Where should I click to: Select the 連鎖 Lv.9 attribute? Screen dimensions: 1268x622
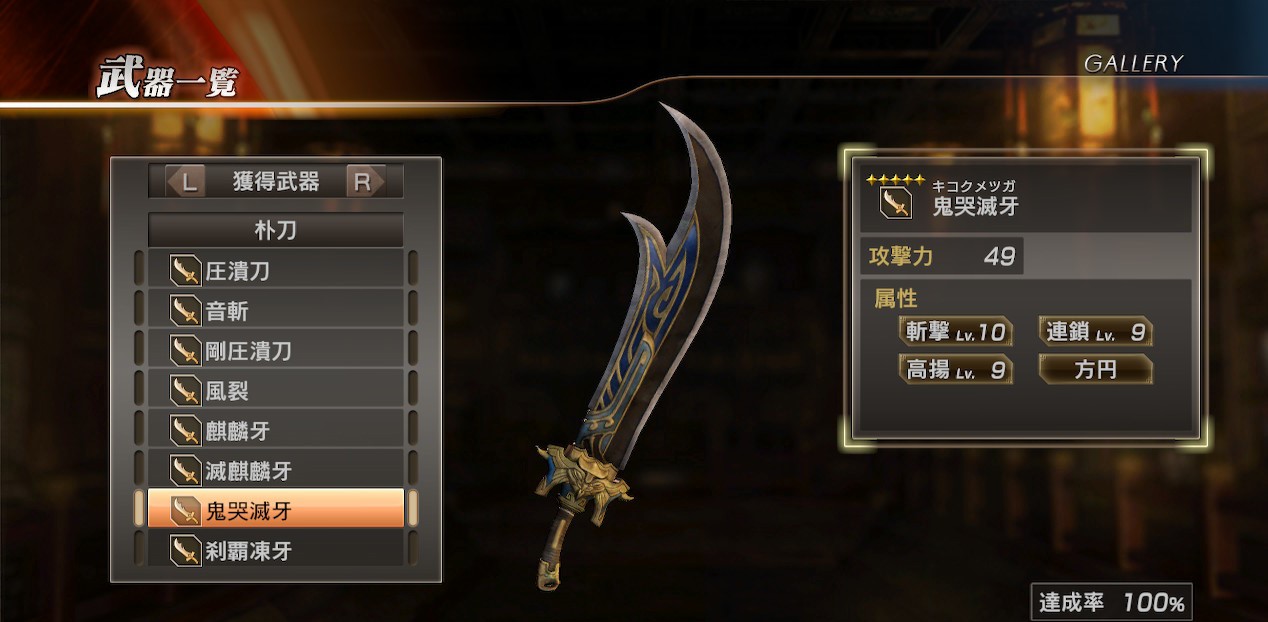coord(1095,332)
